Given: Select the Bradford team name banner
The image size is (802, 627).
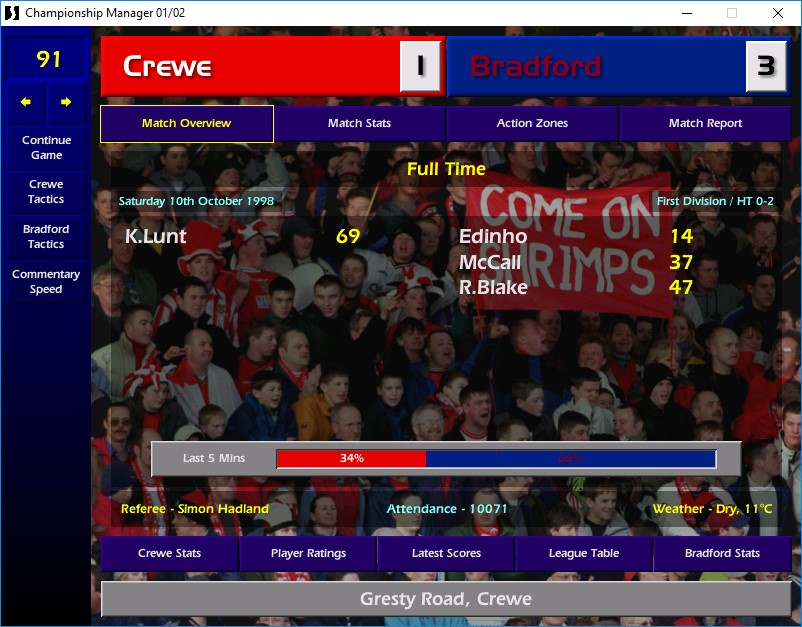Looking at the screenshot, I should pyautogui.click(x=595, y=66).
